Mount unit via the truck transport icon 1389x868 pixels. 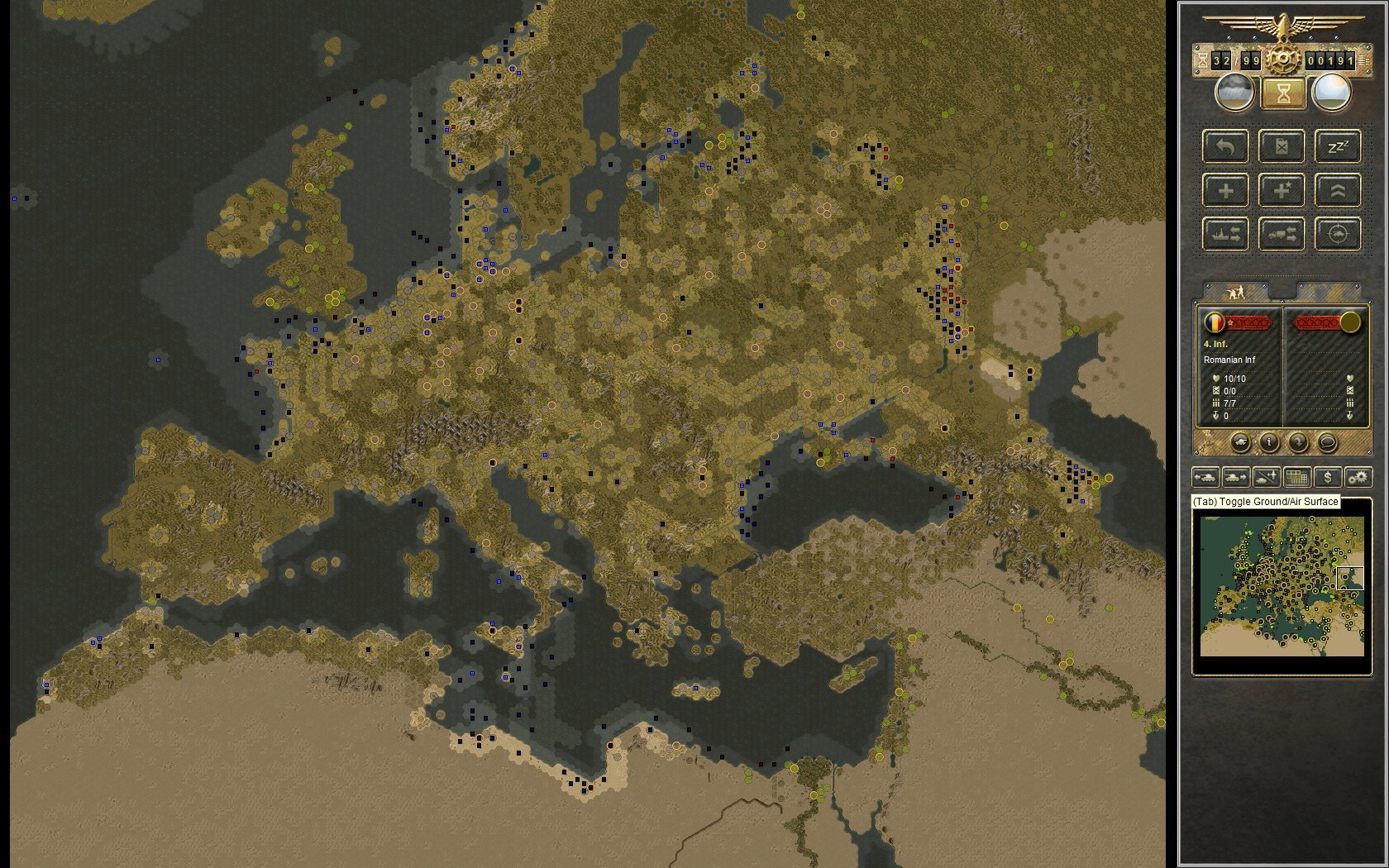[1282, 235]
